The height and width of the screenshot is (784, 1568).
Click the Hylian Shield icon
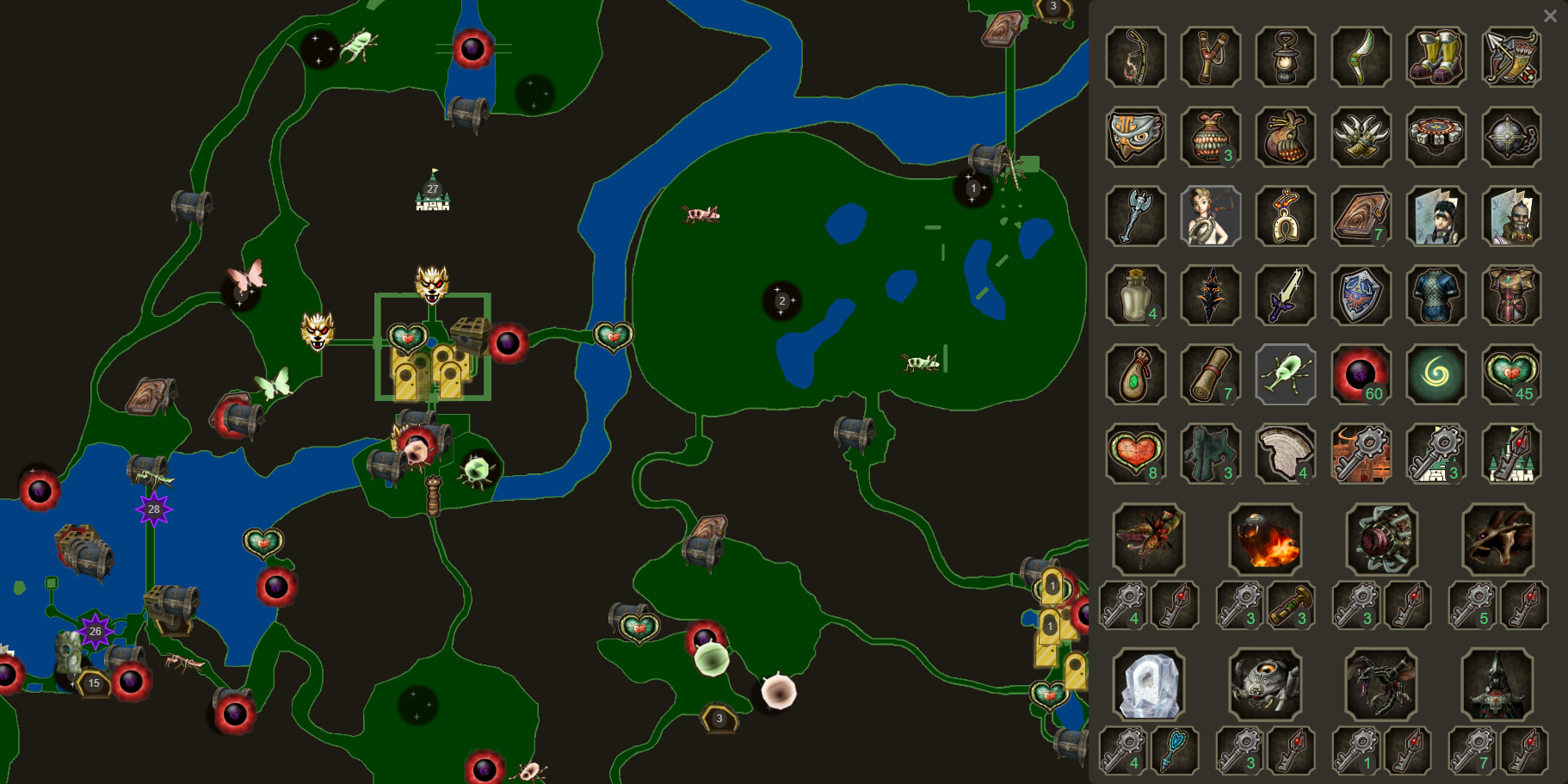click(1361, 296)
